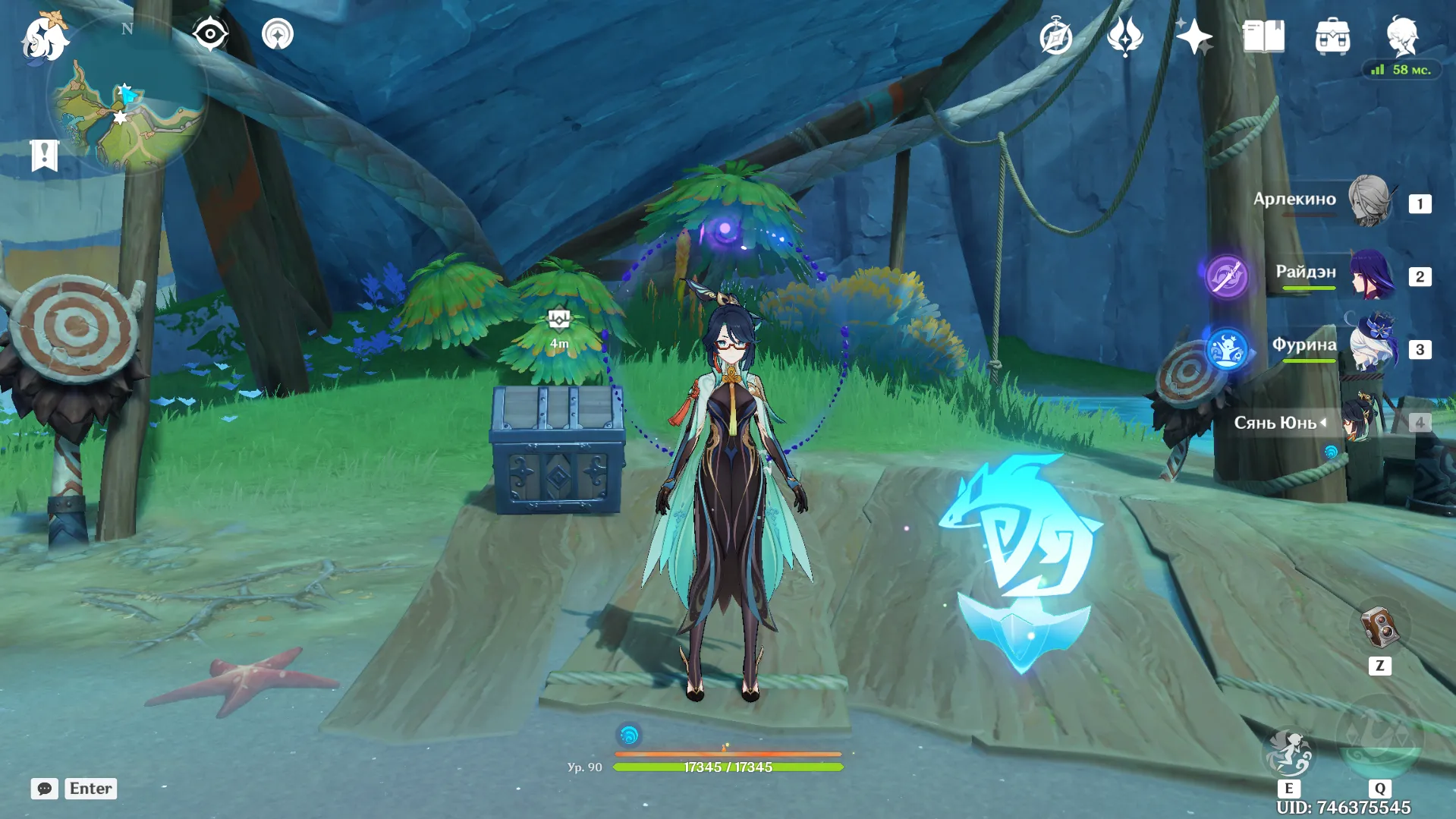Switch to party member Фурина
This screenshot has height=819, width=1456.
coord(1372,348)
